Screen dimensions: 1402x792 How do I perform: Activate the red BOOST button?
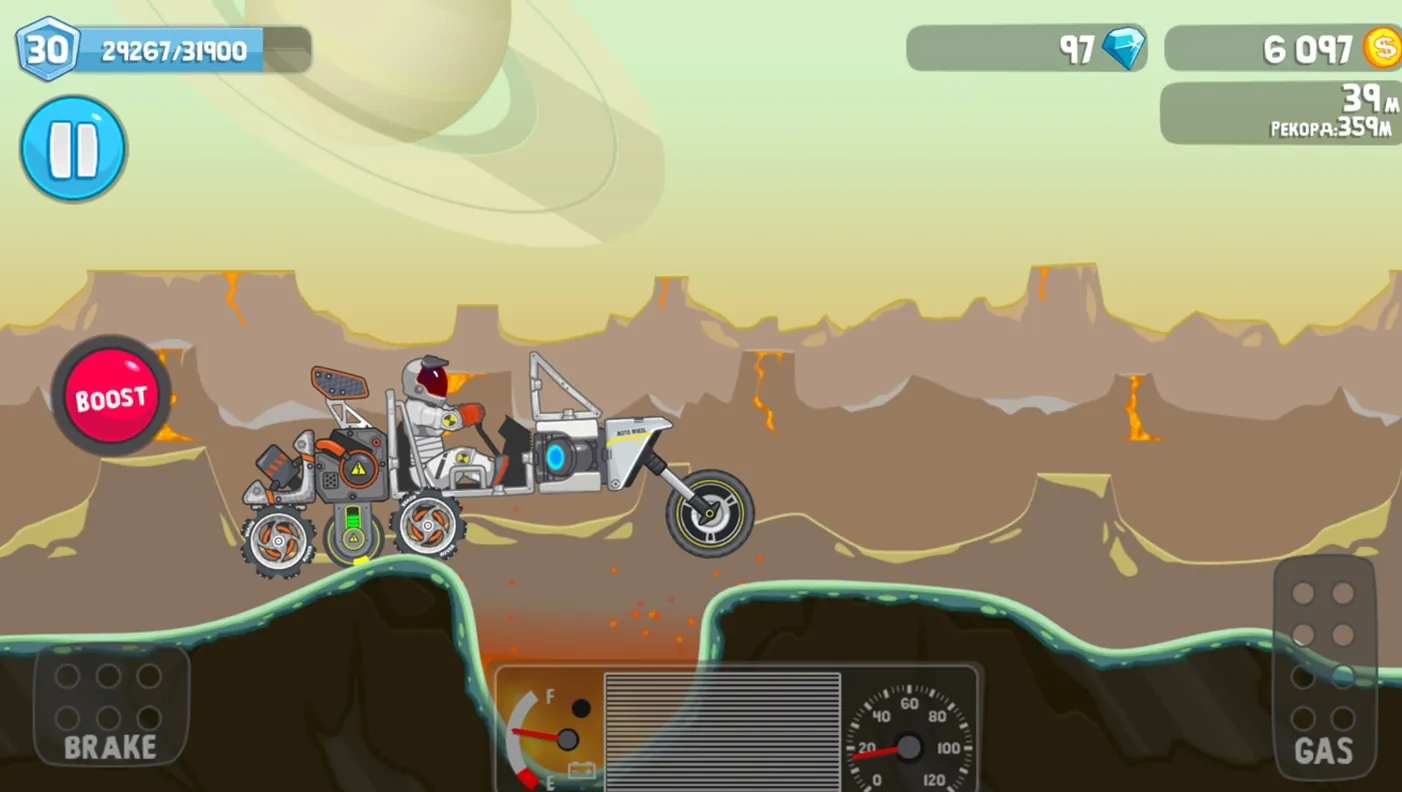(x=111, y=397)
